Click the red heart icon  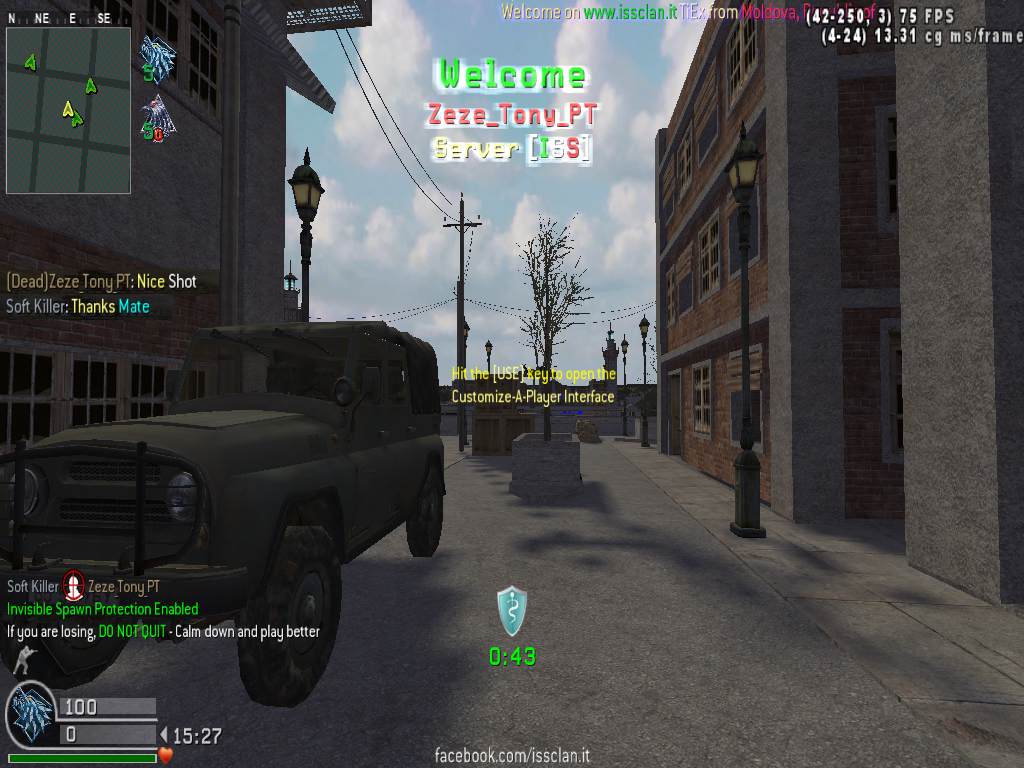pos(166,756)
